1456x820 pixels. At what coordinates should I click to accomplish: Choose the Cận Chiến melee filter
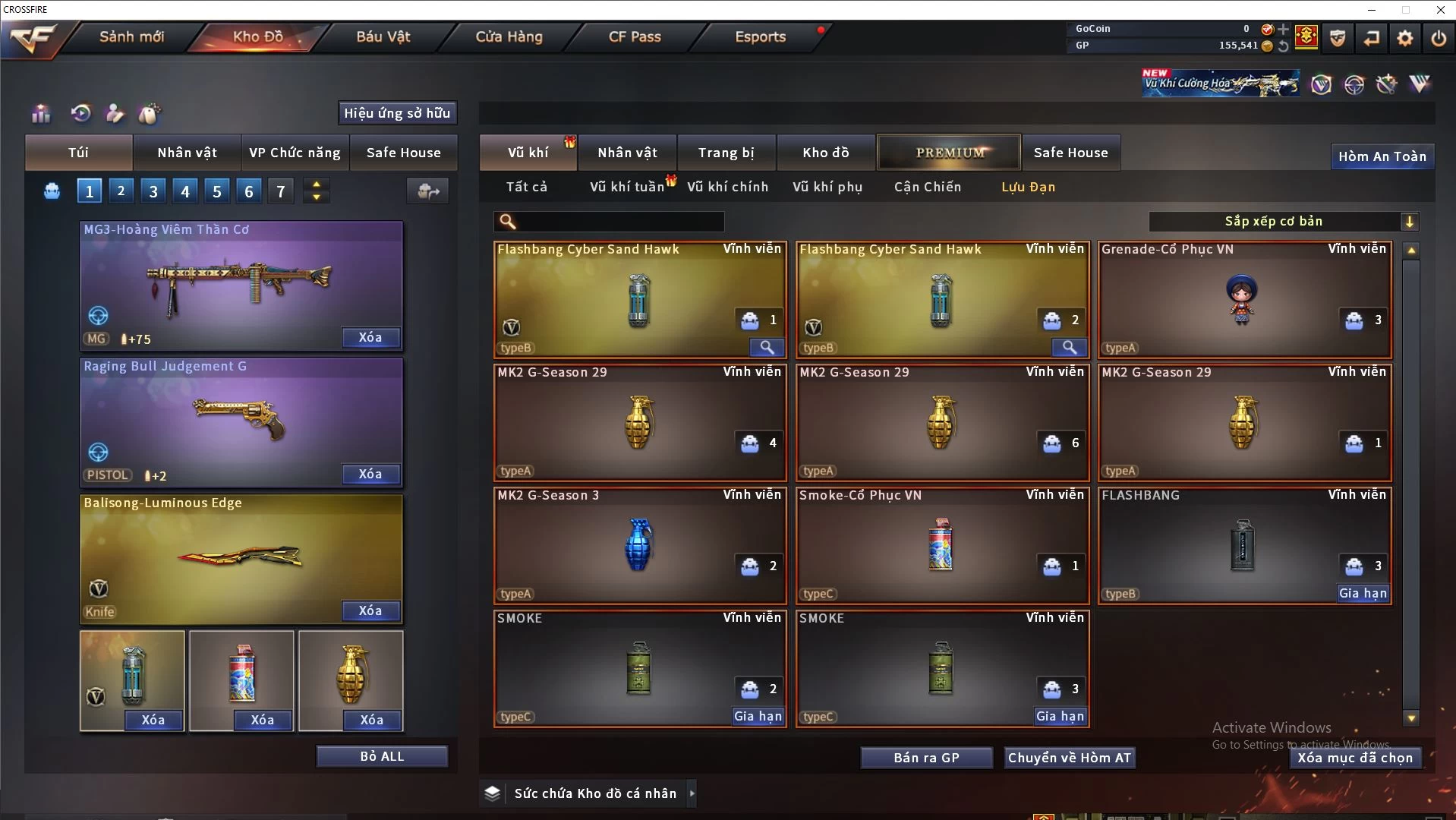pyautogui.click(x=927, y=187)
